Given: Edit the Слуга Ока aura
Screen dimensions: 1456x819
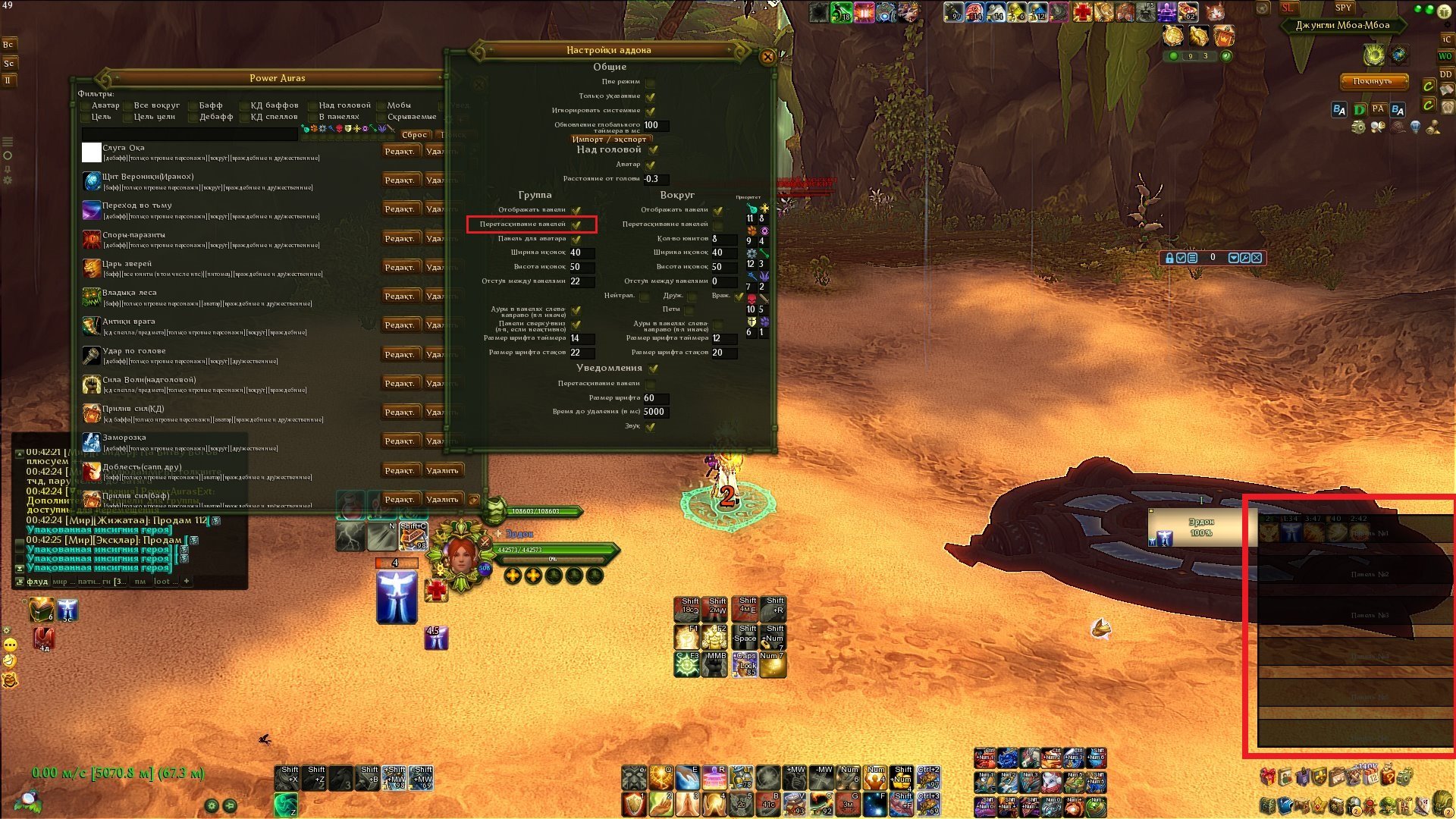Looking at the screenshot, I should pyautogui.click(x=399, y=152).
